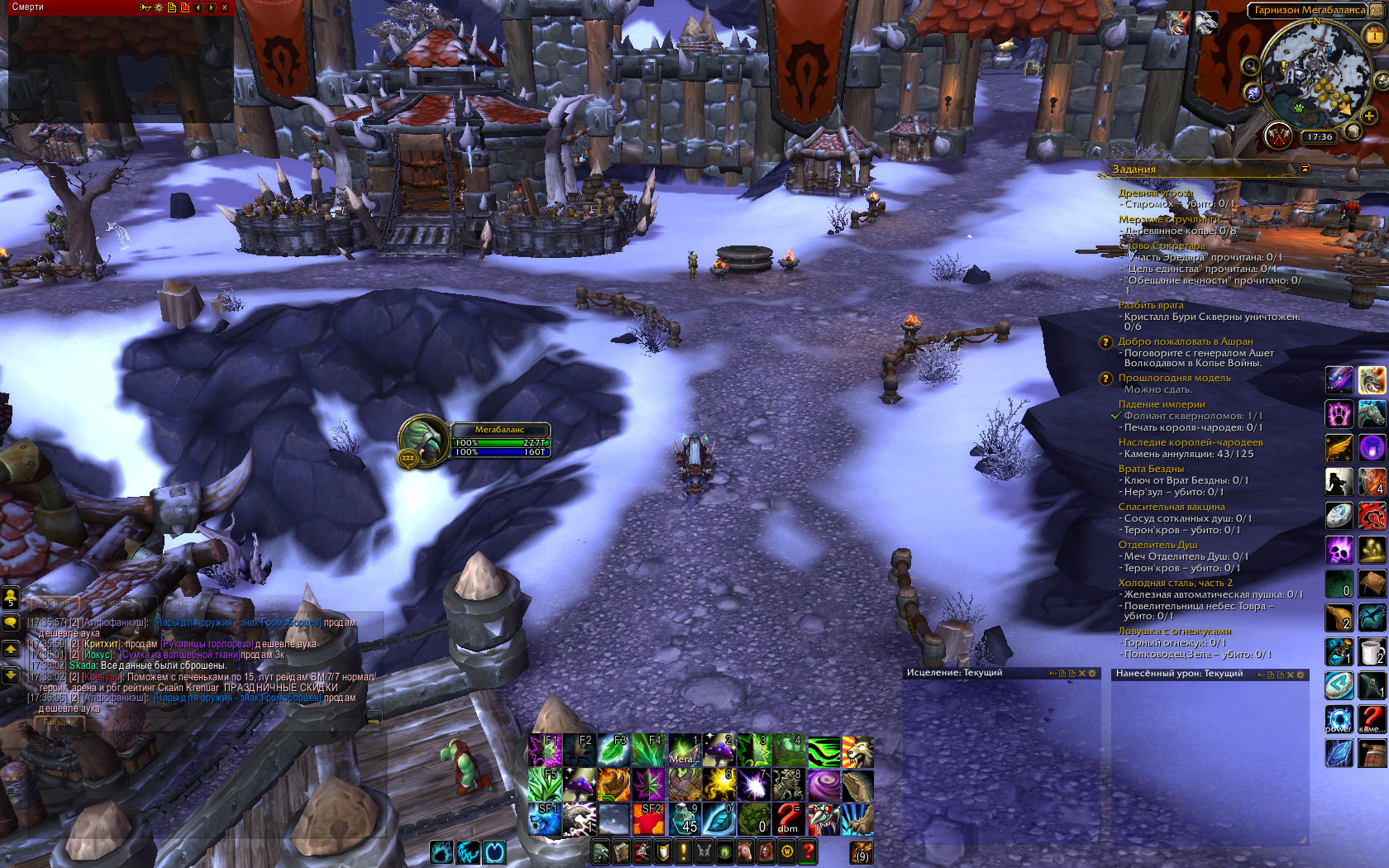The height and width of the screenshot is (868, 1389).
Task: Click the Horde crossed axes garrison button
Action: coord(1278,135)
